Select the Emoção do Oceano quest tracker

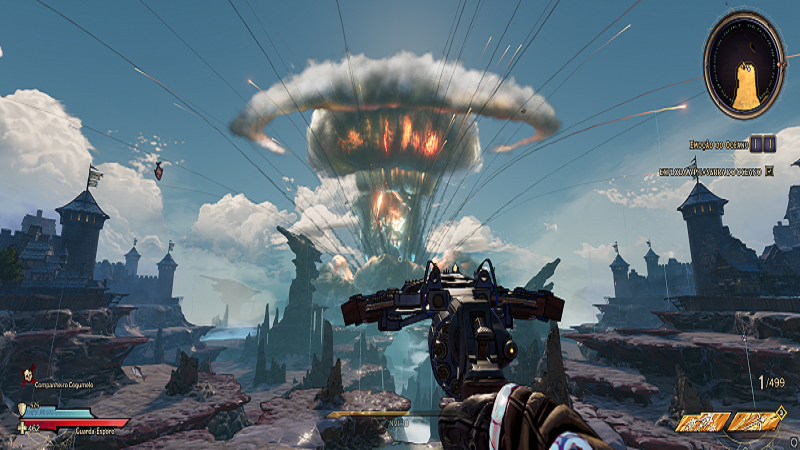718,144
